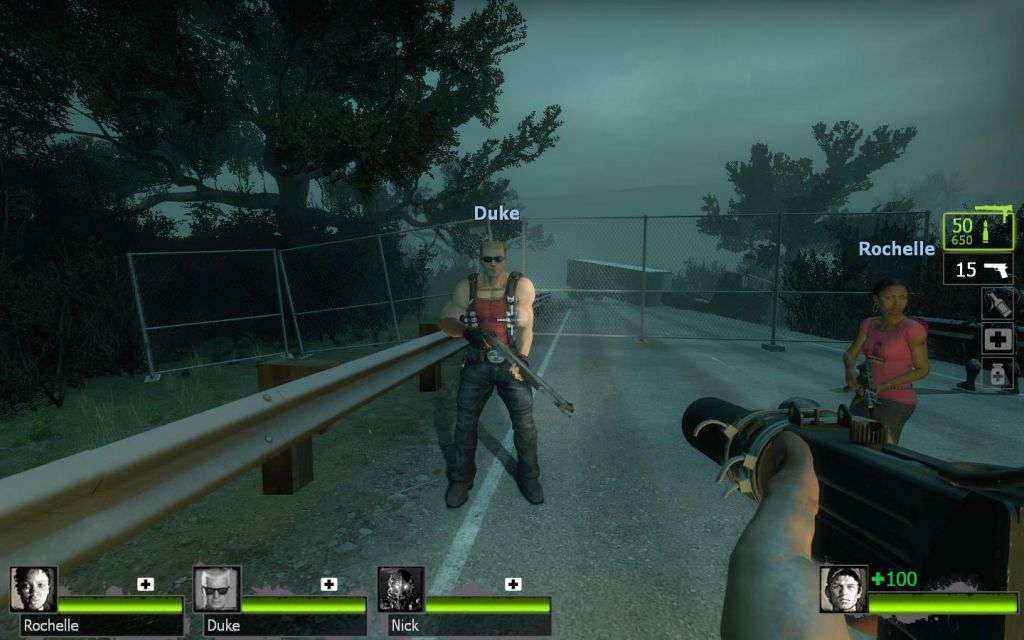The height and width of the screenshot is (640, 1024).
Task: Select the primary submachine gun weapon slot
Action: [978, 231]
